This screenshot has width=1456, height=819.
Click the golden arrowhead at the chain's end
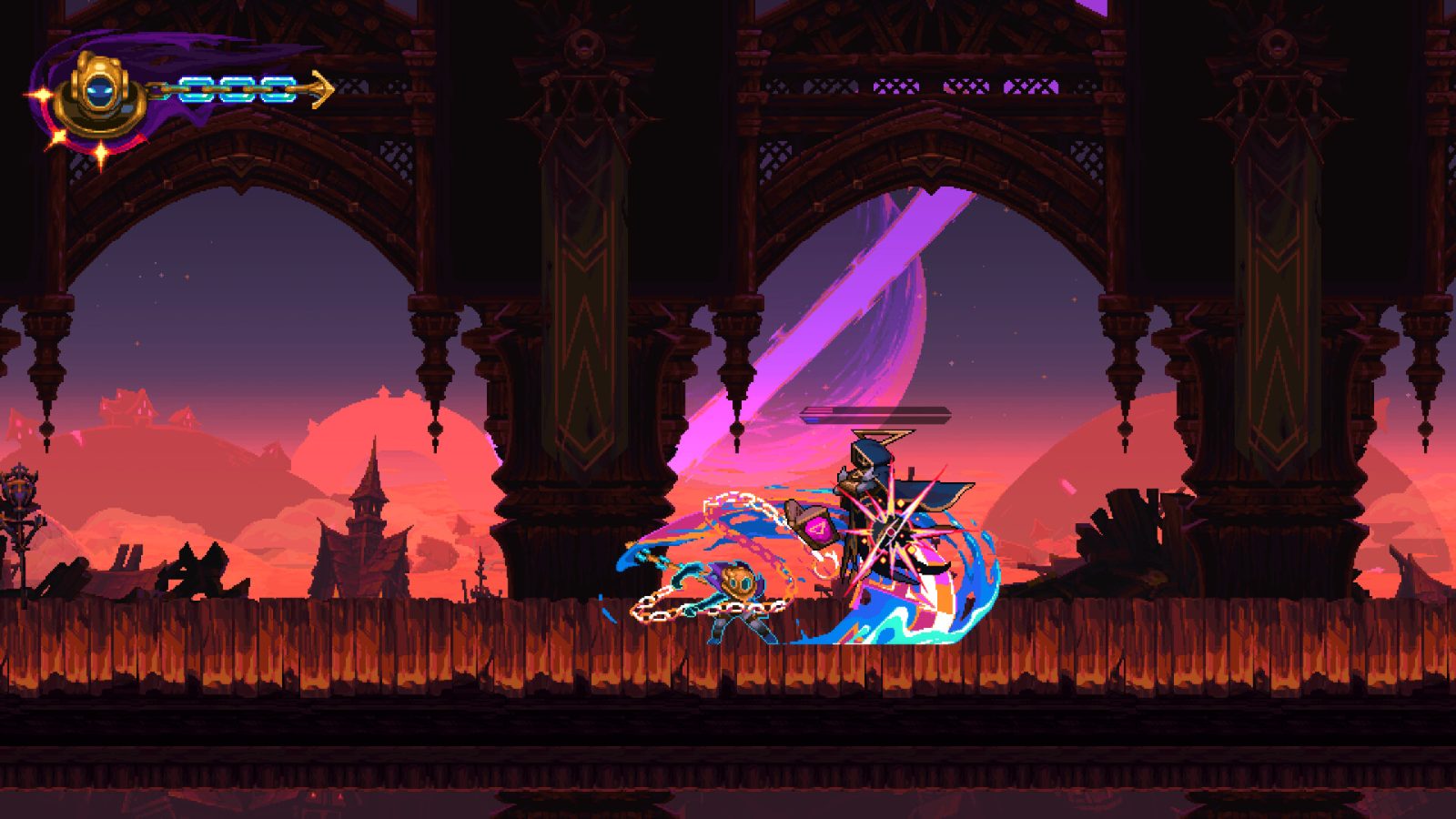coord(320,89)
